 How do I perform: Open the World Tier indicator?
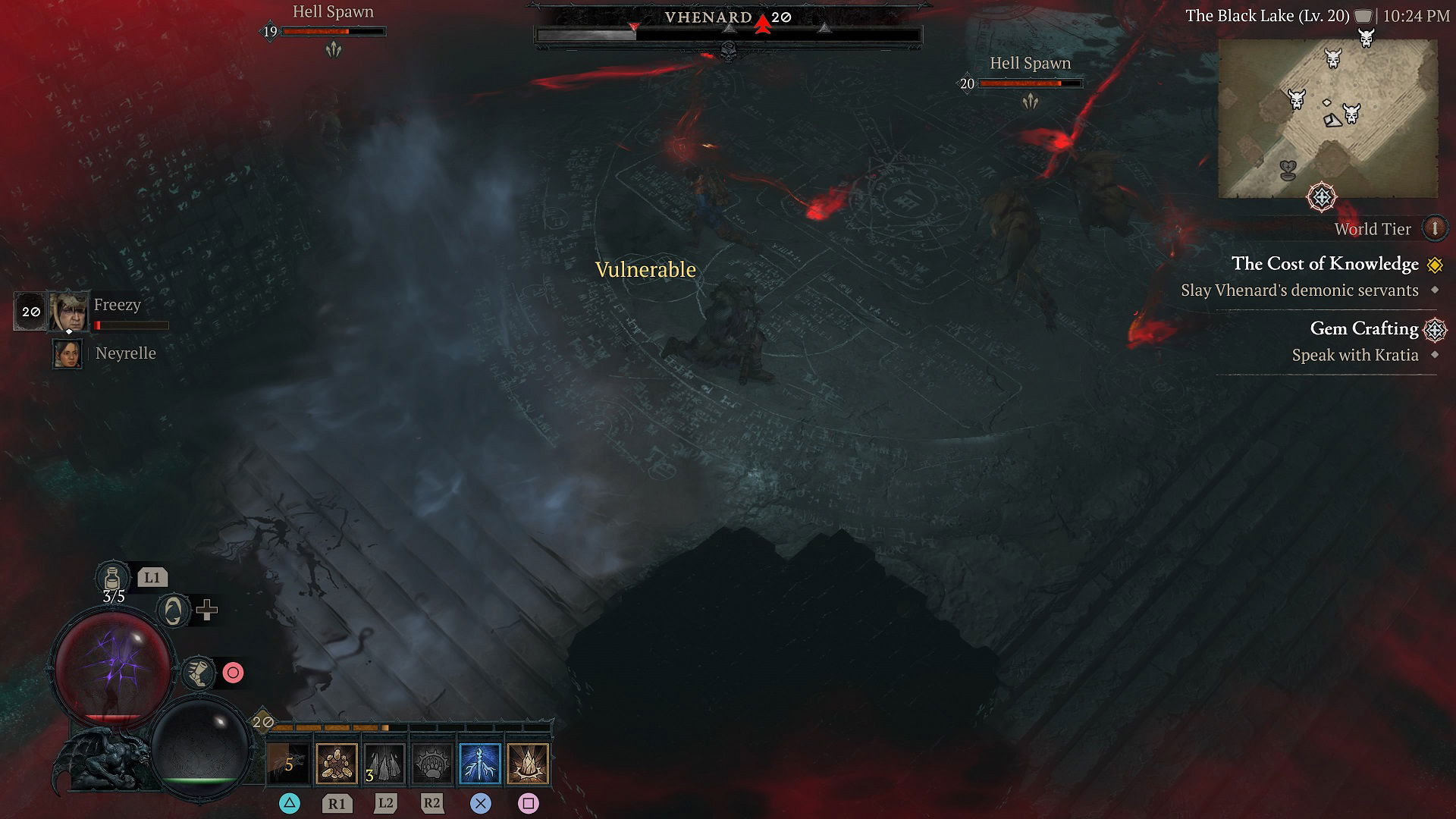pos(1434,228)
